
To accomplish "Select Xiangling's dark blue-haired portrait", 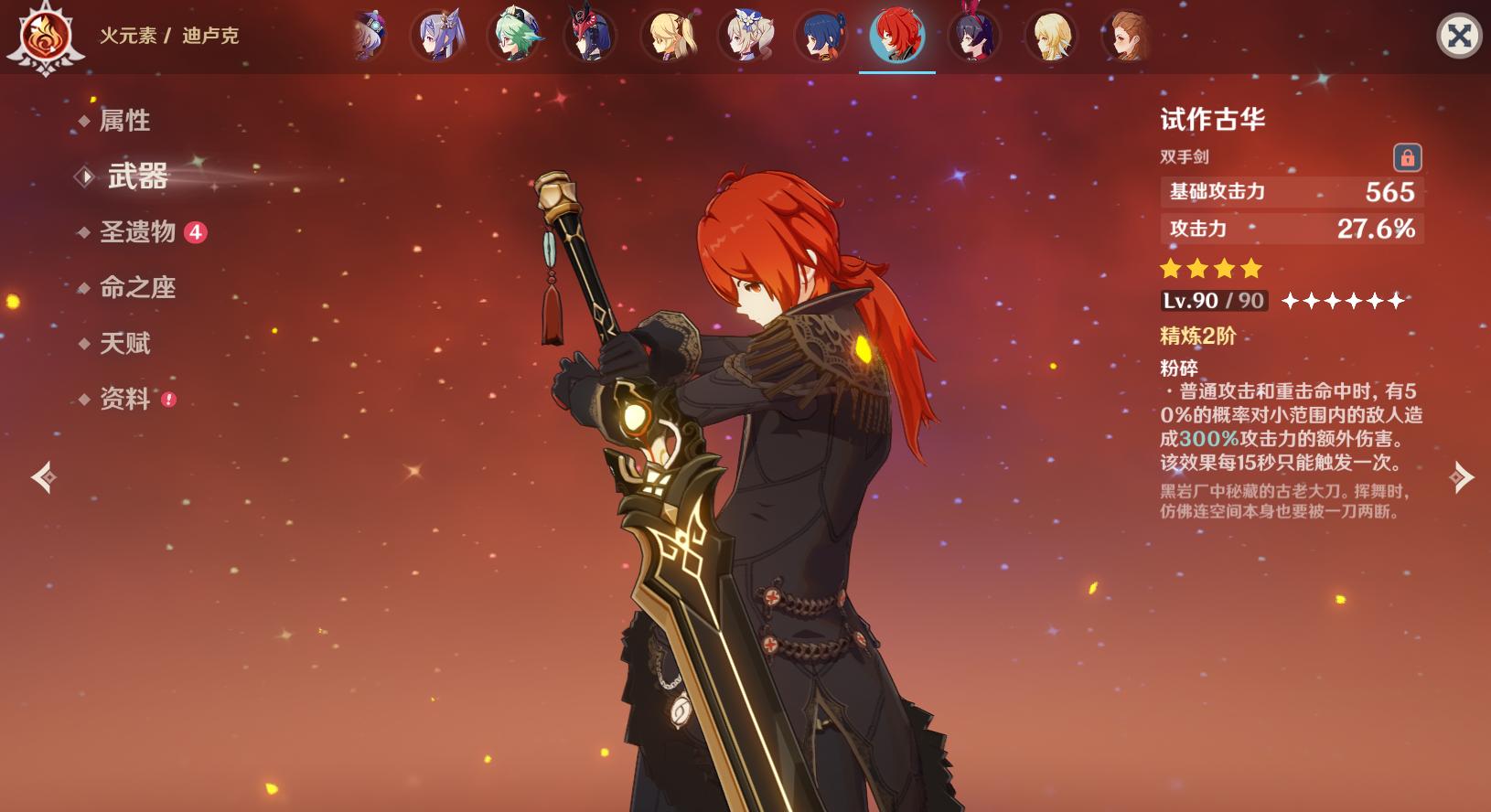I will coord(821,37).
